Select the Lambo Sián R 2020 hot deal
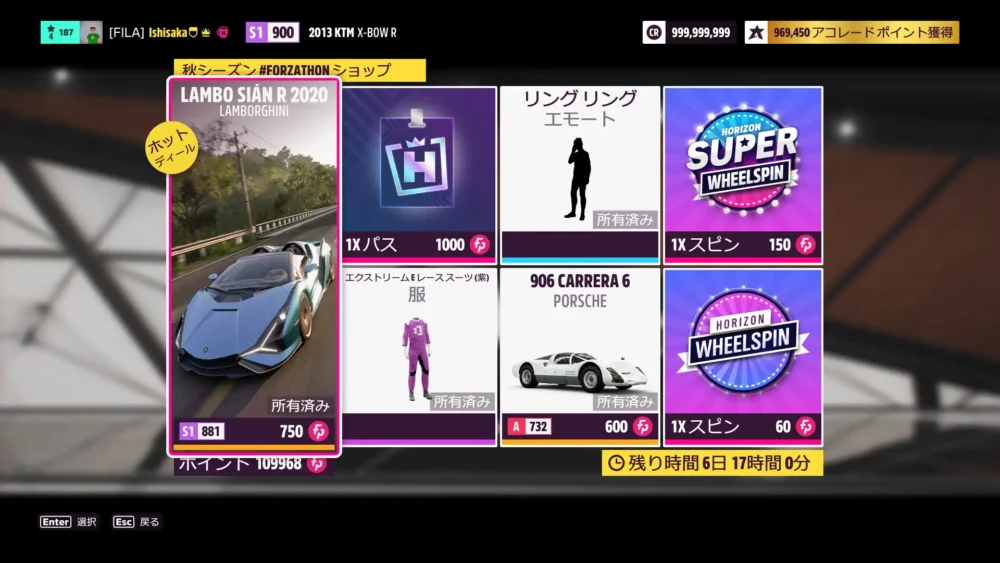This screenshot has width=1000, height=563. coord(254,267)
